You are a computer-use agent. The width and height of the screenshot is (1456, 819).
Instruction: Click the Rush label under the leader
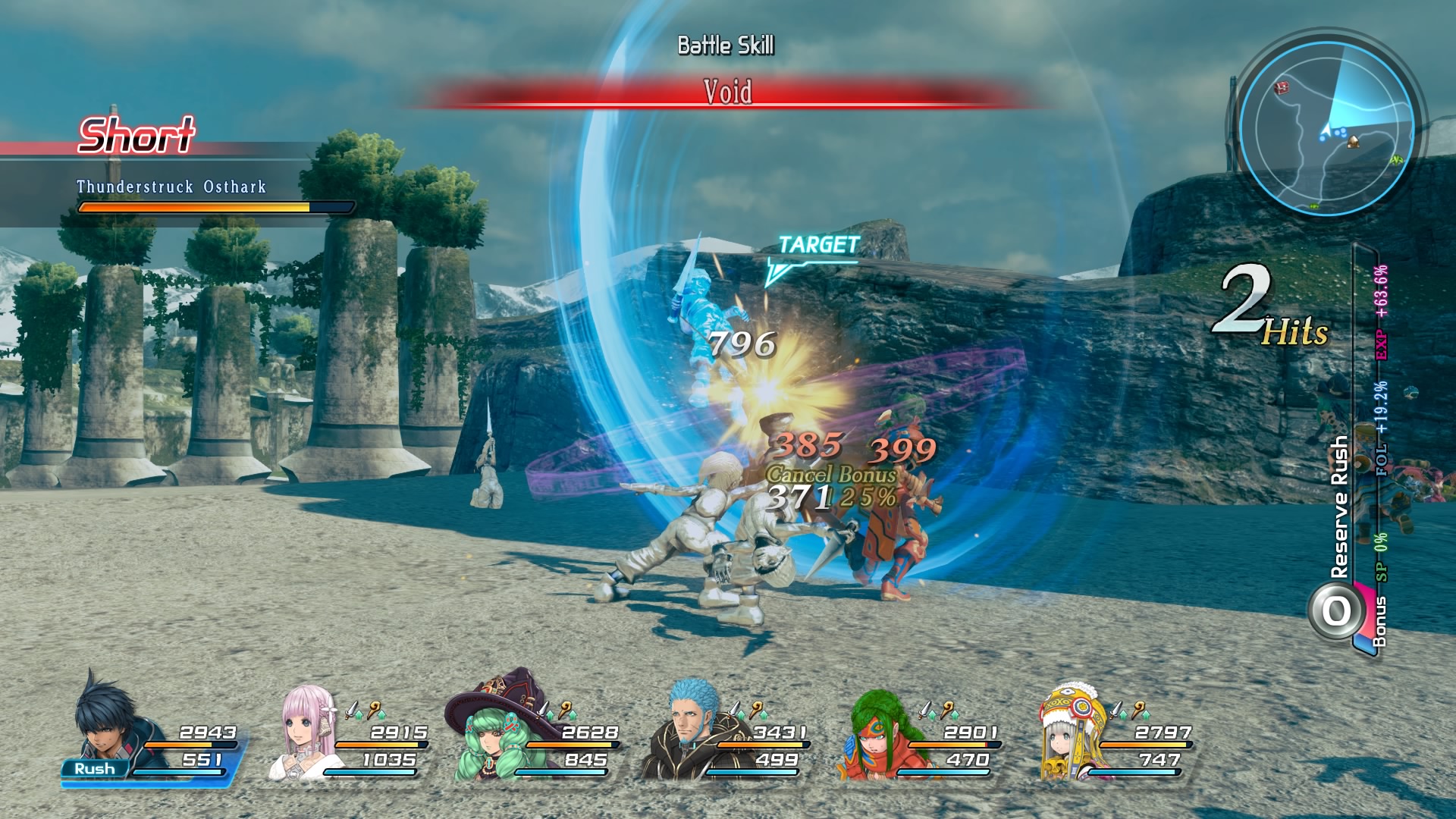click(95, 769)
